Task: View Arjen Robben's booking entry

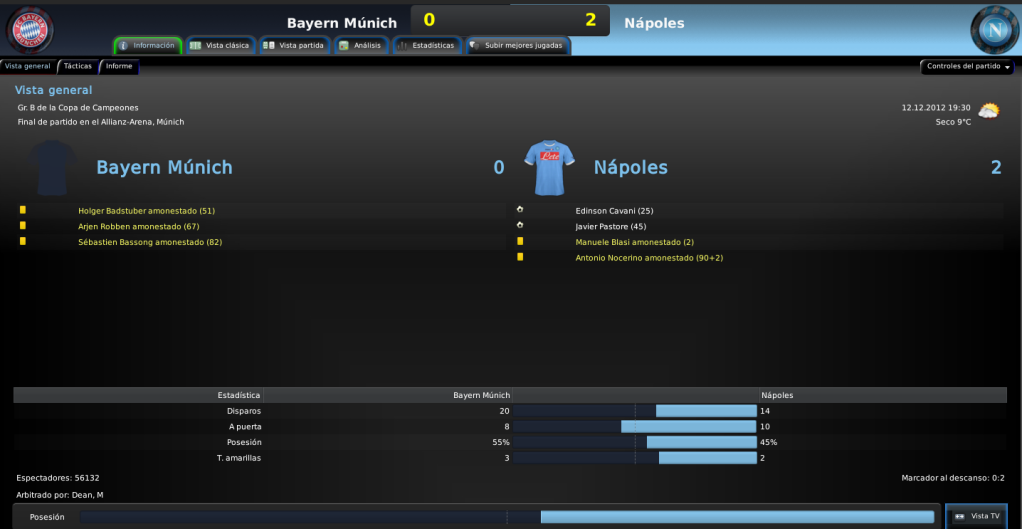Action: click(139, 227)
